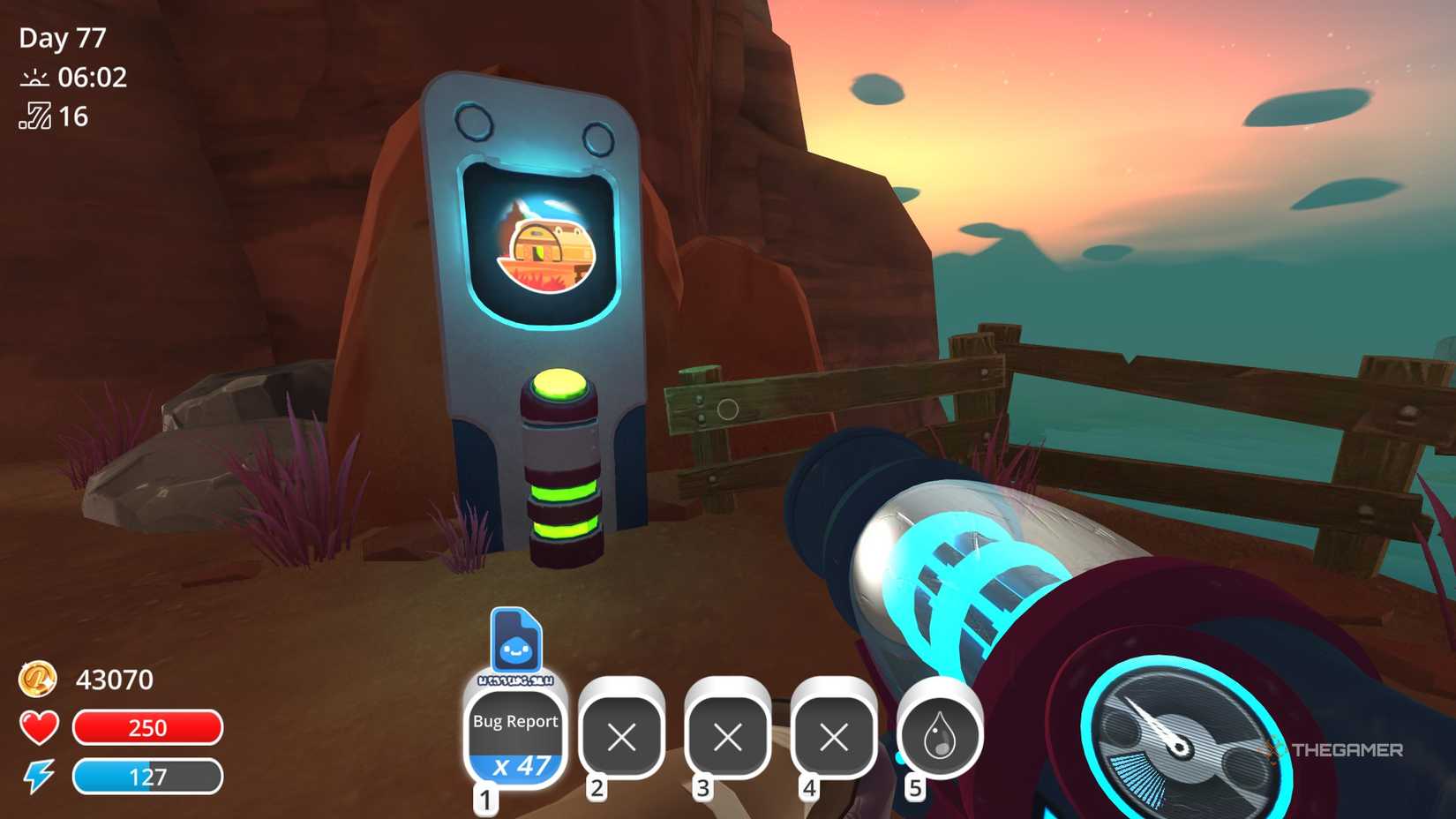Click the red health bar showing 250
The width and height of the screenshot is (1456, 819).
coord(147,728)
